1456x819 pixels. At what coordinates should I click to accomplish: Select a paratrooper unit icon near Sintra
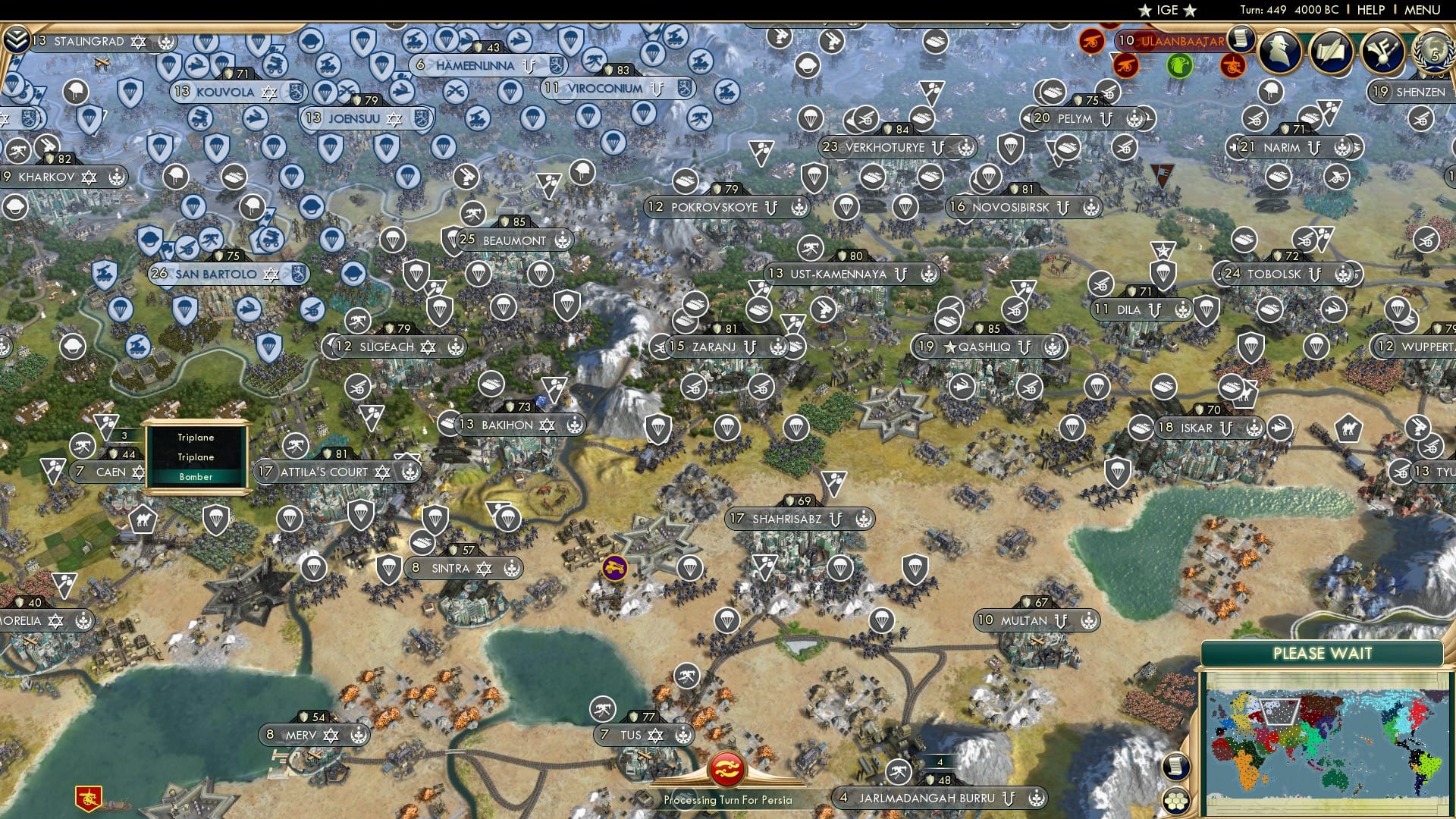(x=389, y=566)
